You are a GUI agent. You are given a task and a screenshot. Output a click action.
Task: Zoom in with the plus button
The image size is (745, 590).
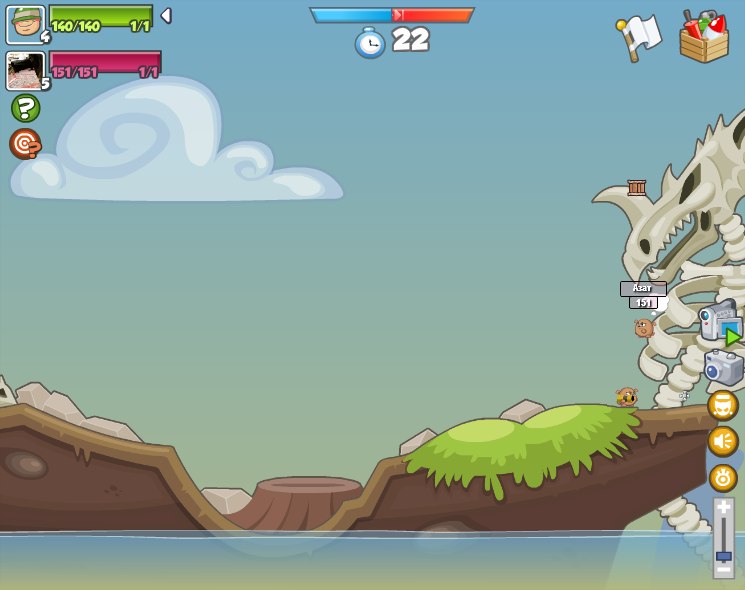coord(723,508)
